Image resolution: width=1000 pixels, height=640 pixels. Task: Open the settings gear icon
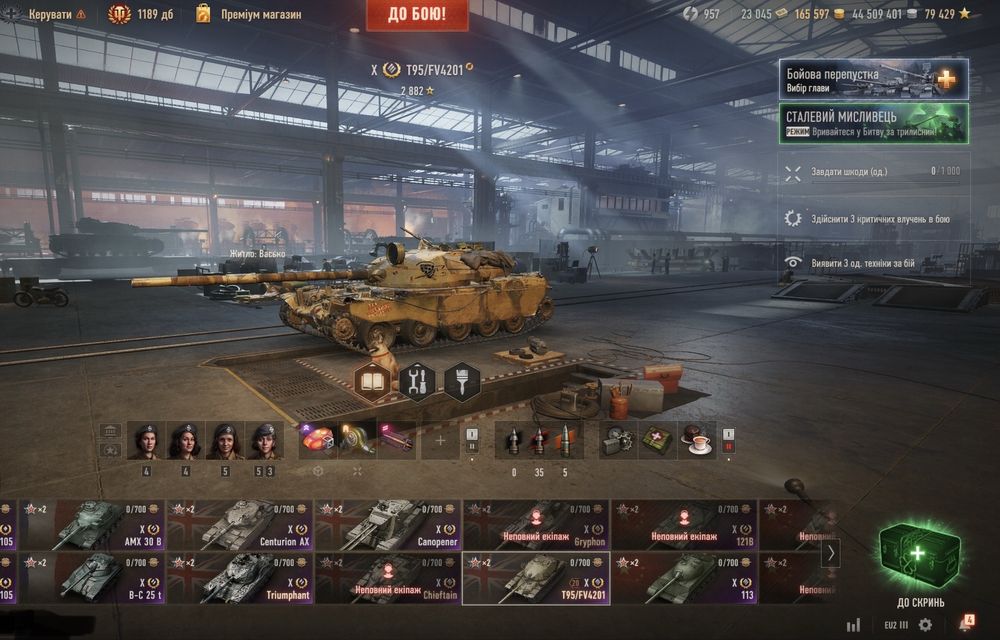[925, 625]
